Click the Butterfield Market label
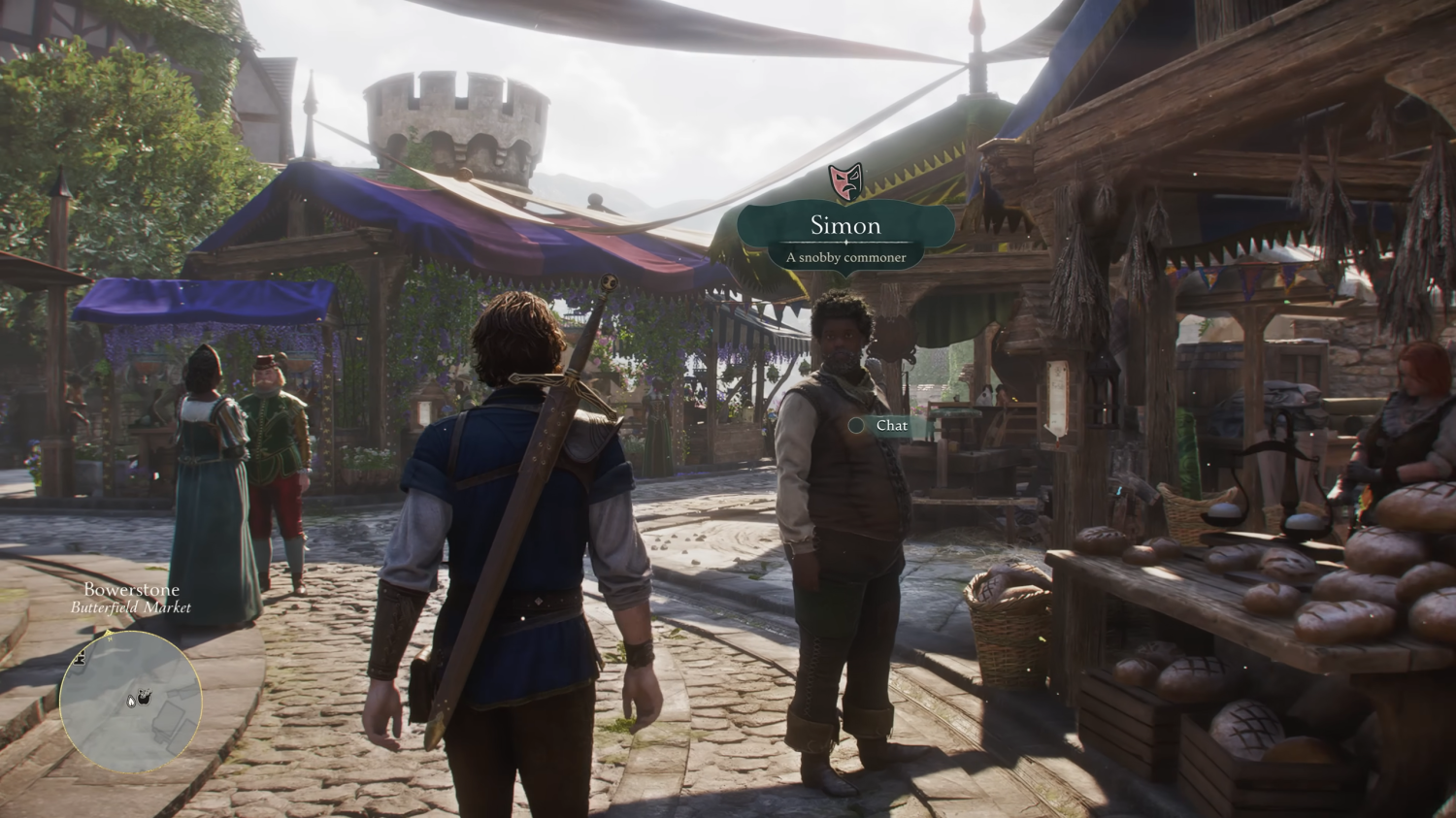Viewport: 1456px width, 818px height. 131,609
